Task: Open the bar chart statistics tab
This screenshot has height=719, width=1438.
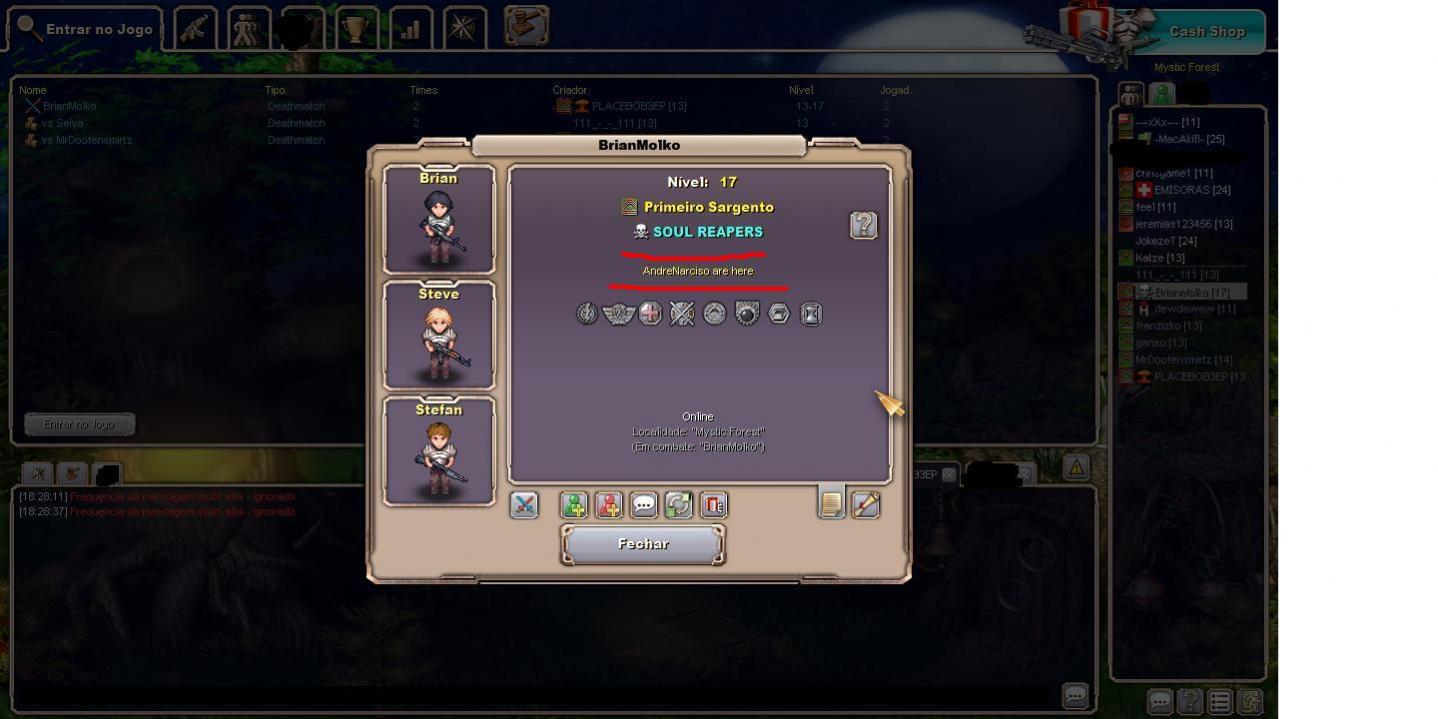Action: click(x=410, y=29)
